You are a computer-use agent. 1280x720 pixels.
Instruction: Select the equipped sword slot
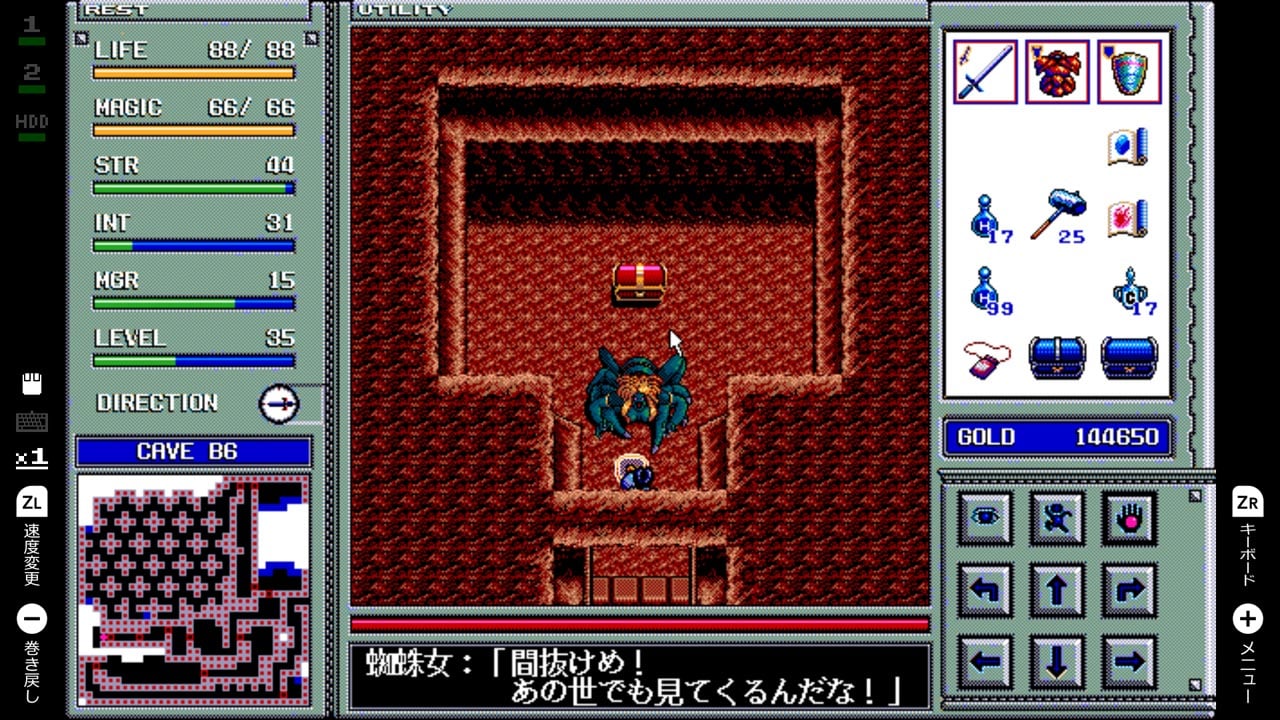pos(985,72)
